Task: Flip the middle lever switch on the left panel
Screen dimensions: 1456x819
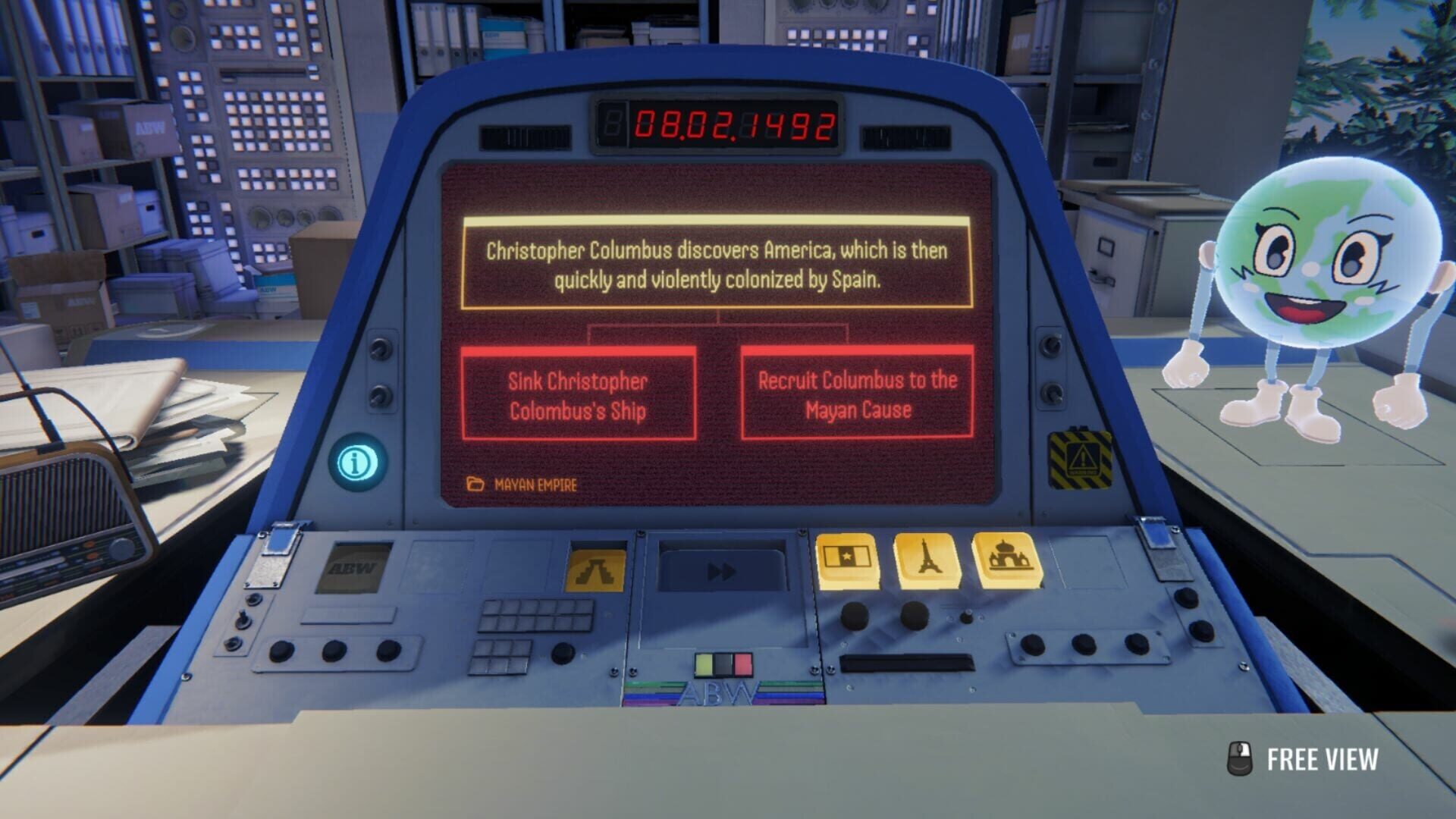Action: point(243,619)
